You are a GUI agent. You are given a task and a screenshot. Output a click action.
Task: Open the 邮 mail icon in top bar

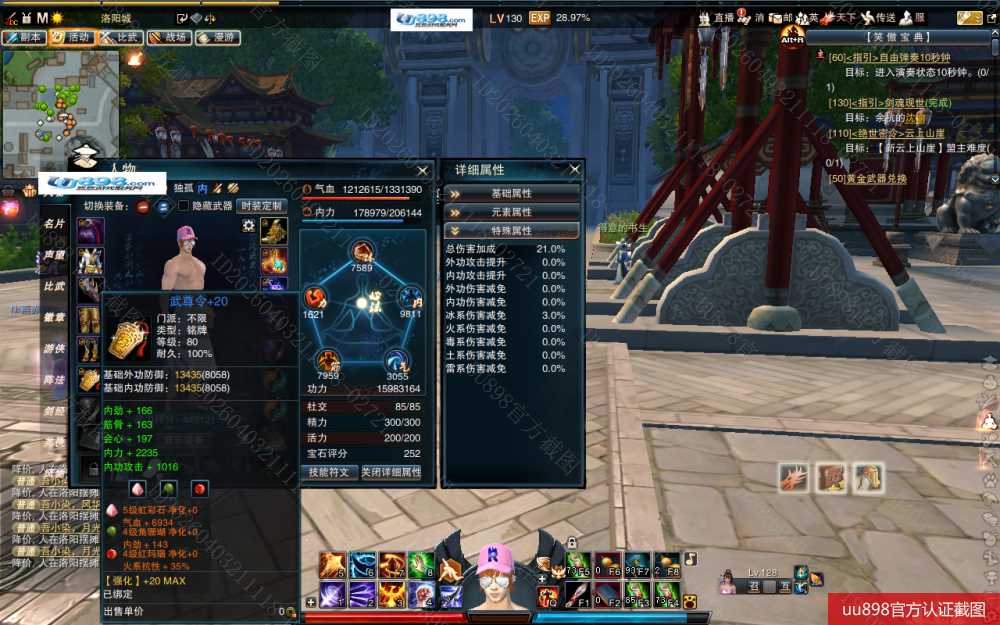781,18
